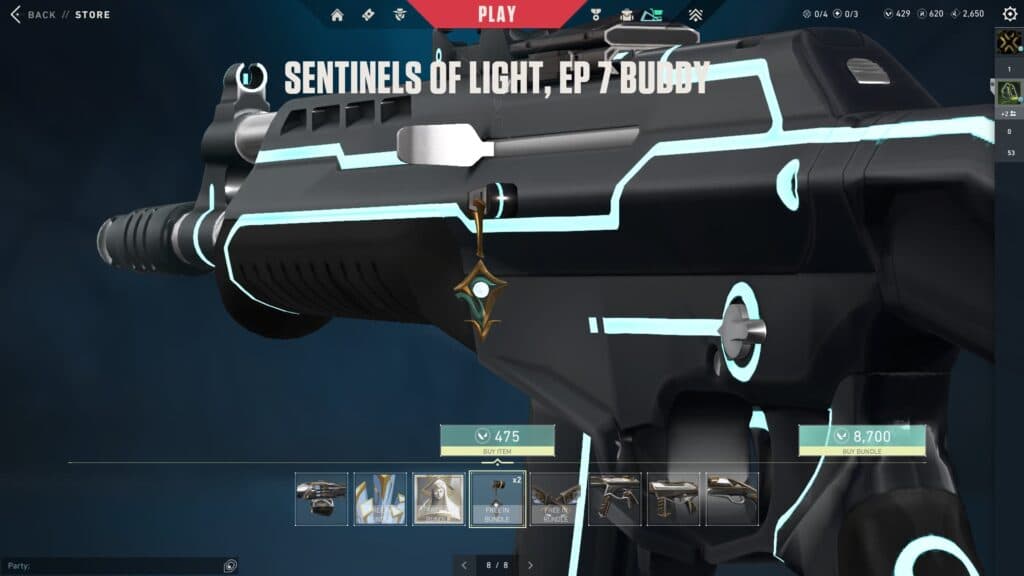Click the red PLAY button
Screen dimensions: 1024x576
(496, 14)
